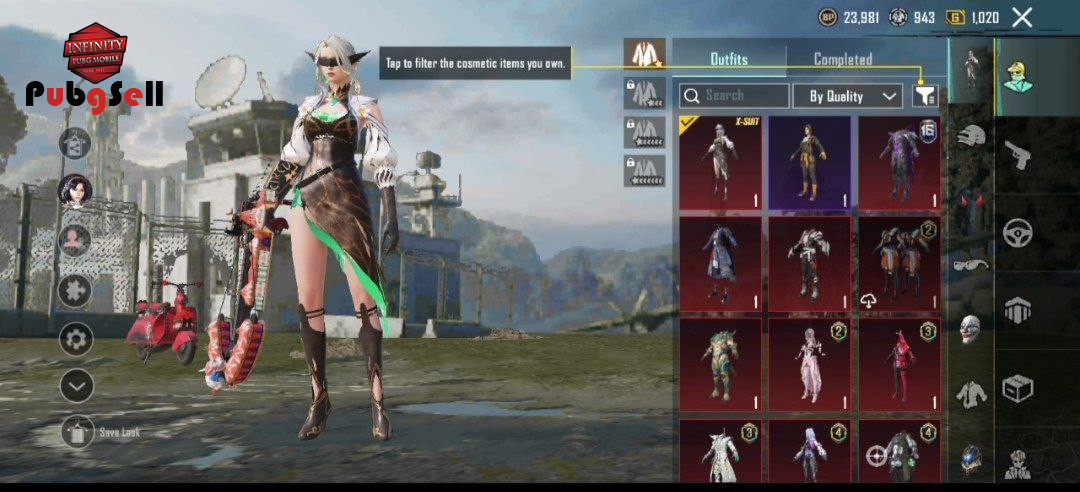Select the Outfits tab
The image size is (1080, 492).
click(x=728, y=60)
